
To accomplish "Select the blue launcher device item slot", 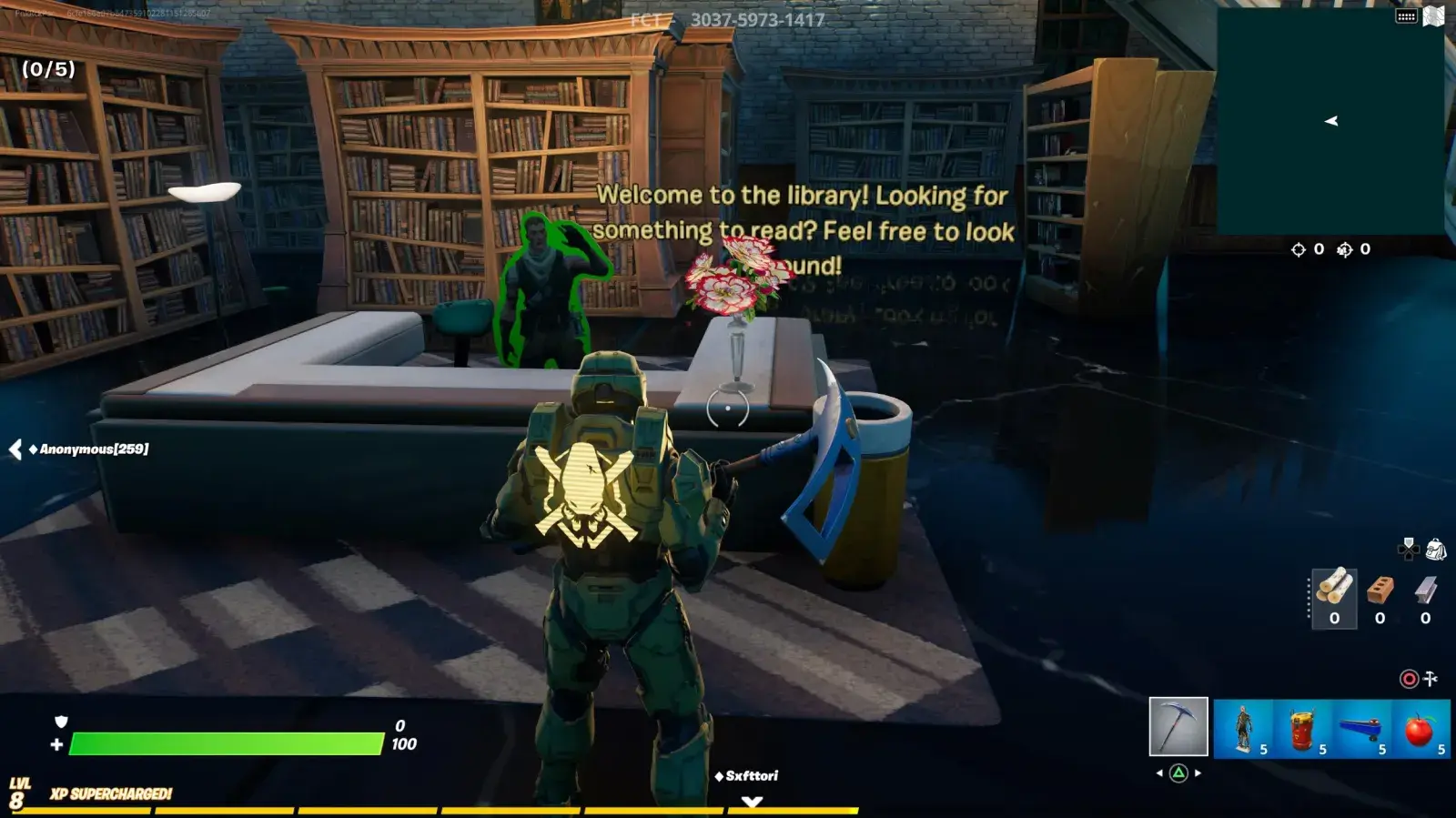I will [1361, 728].
